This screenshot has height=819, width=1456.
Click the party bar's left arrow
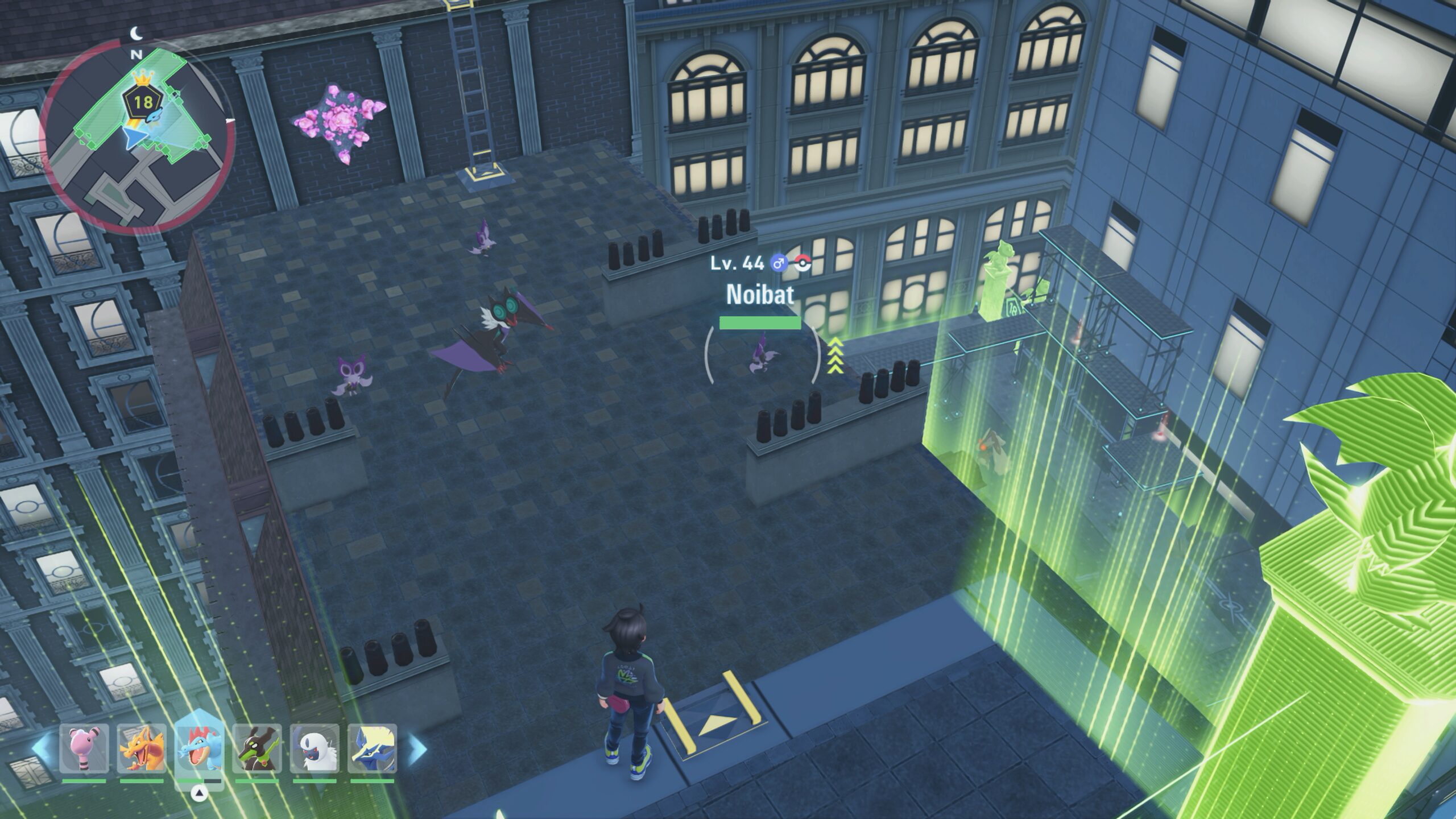(41, 747)
